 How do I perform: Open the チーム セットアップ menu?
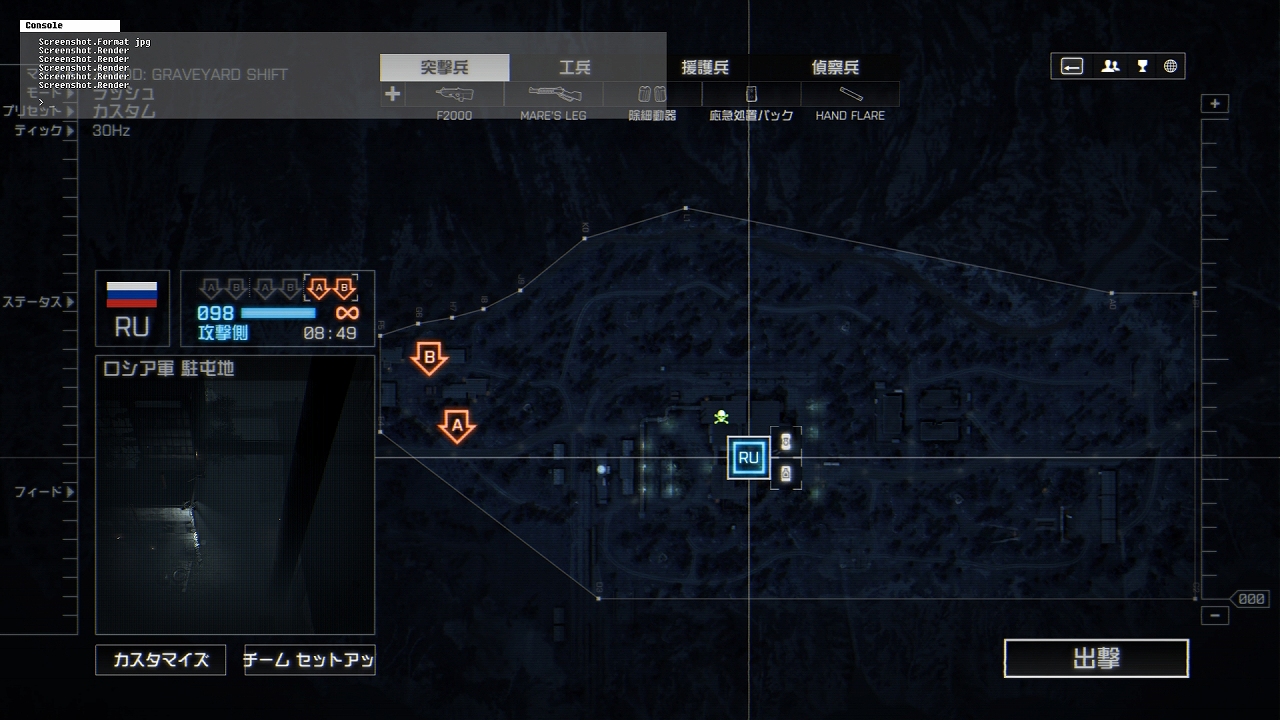coord(310,660)
